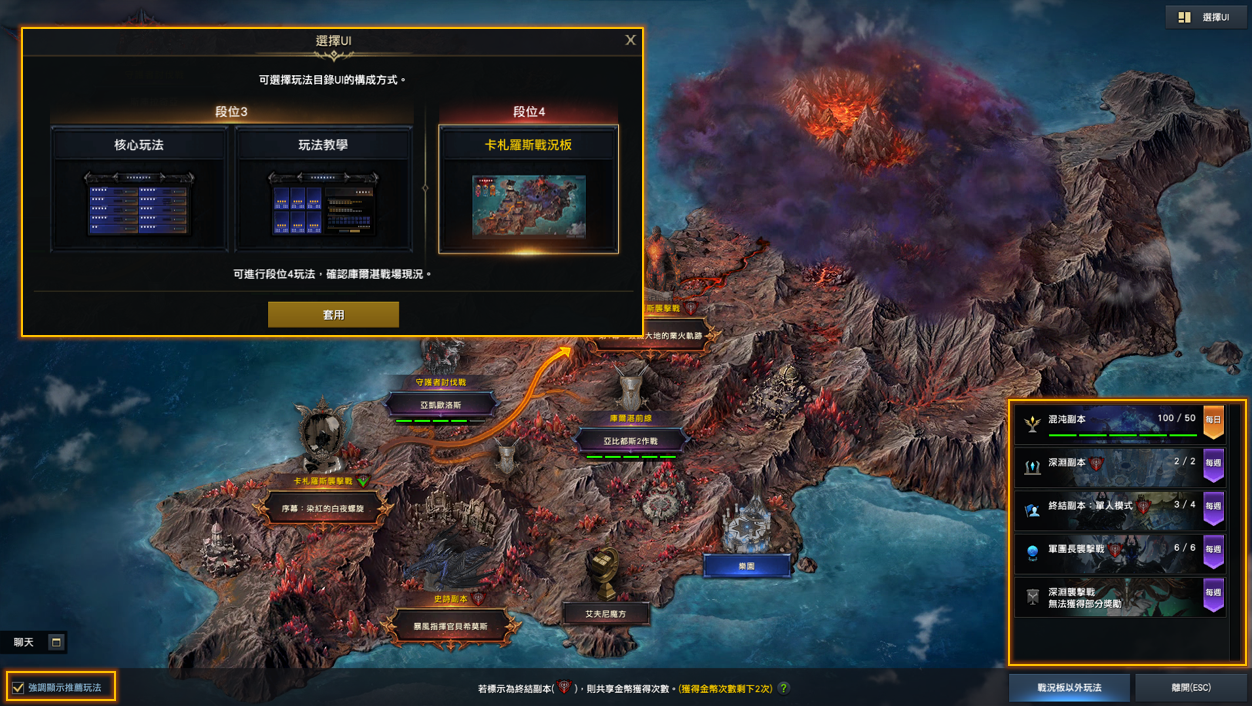Open the 亞比都斯2作戰 map node
The image size is (1252, 706).
[x=630, y=440]
